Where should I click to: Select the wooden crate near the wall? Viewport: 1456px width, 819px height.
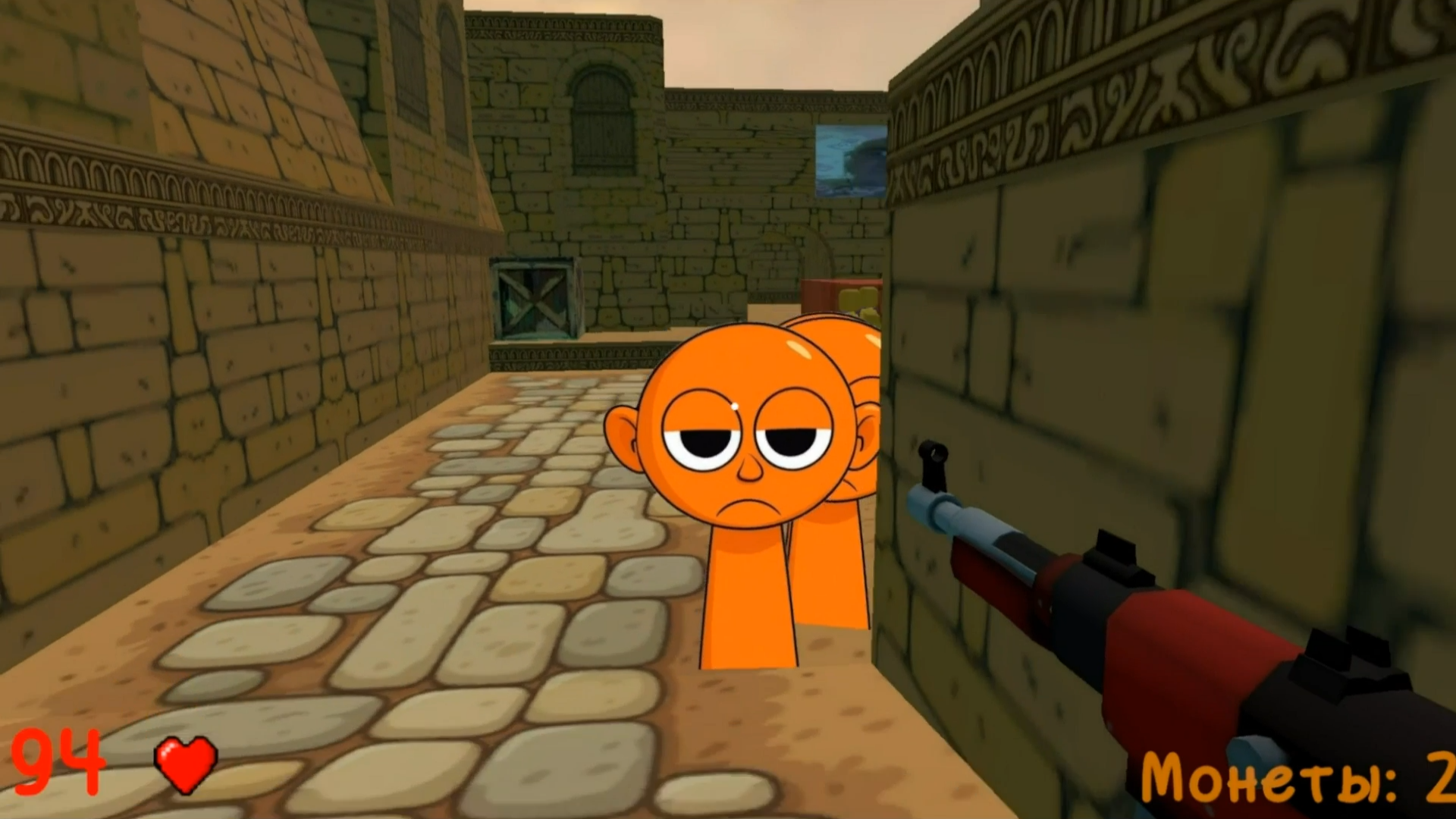(535, 300)
